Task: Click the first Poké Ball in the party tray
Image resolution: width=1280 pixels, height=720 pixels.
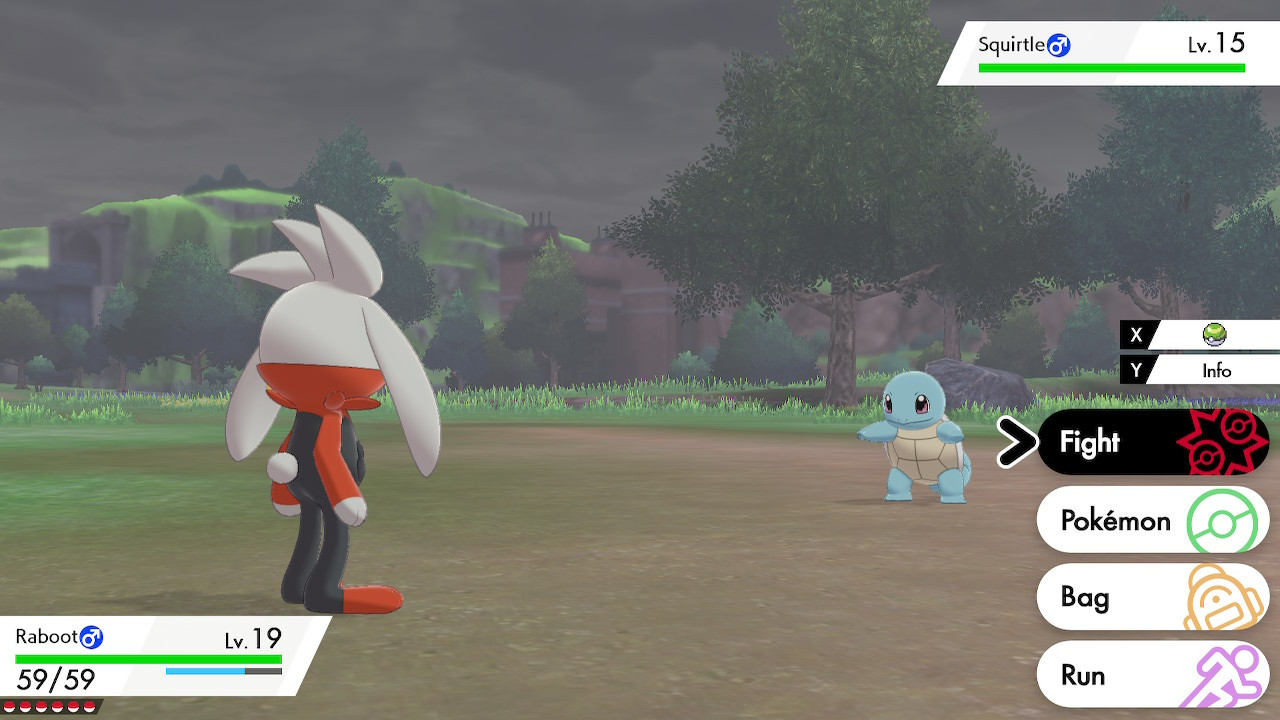Action: pyautogui.click(x=9, y=706)
